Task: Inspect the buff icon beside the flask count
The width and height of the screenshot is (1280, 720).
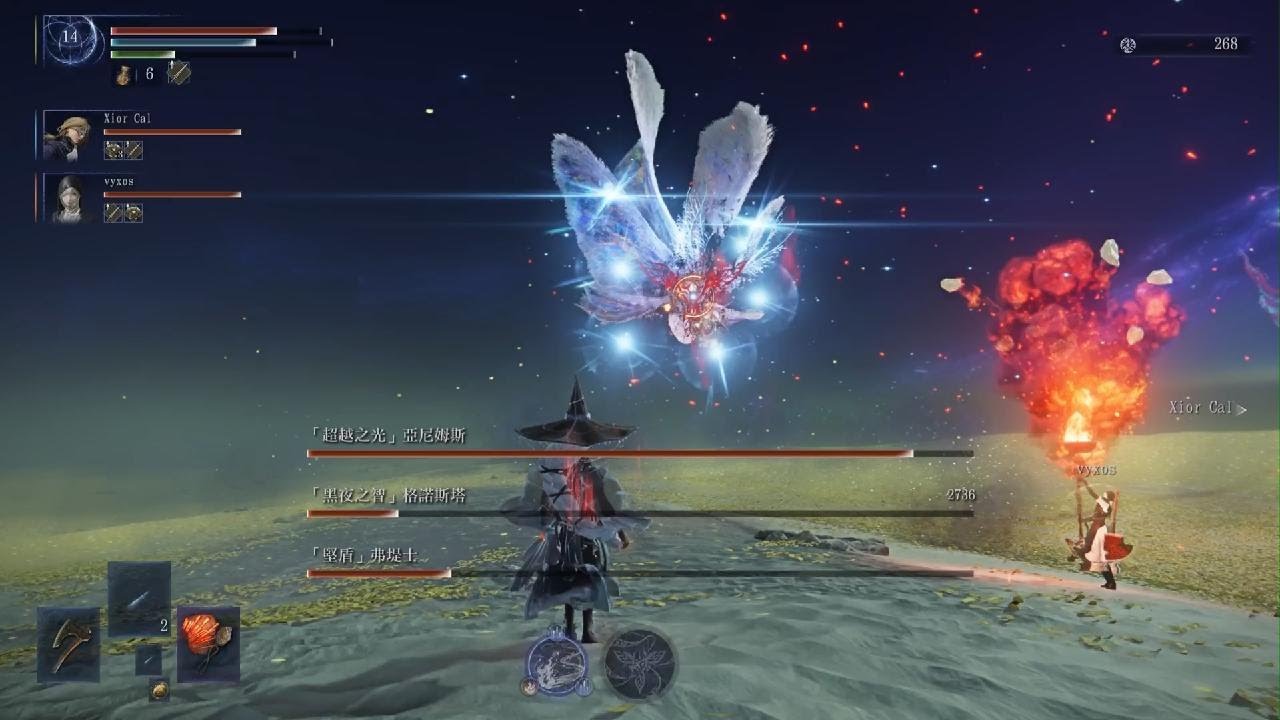Action: pos(178,73)
